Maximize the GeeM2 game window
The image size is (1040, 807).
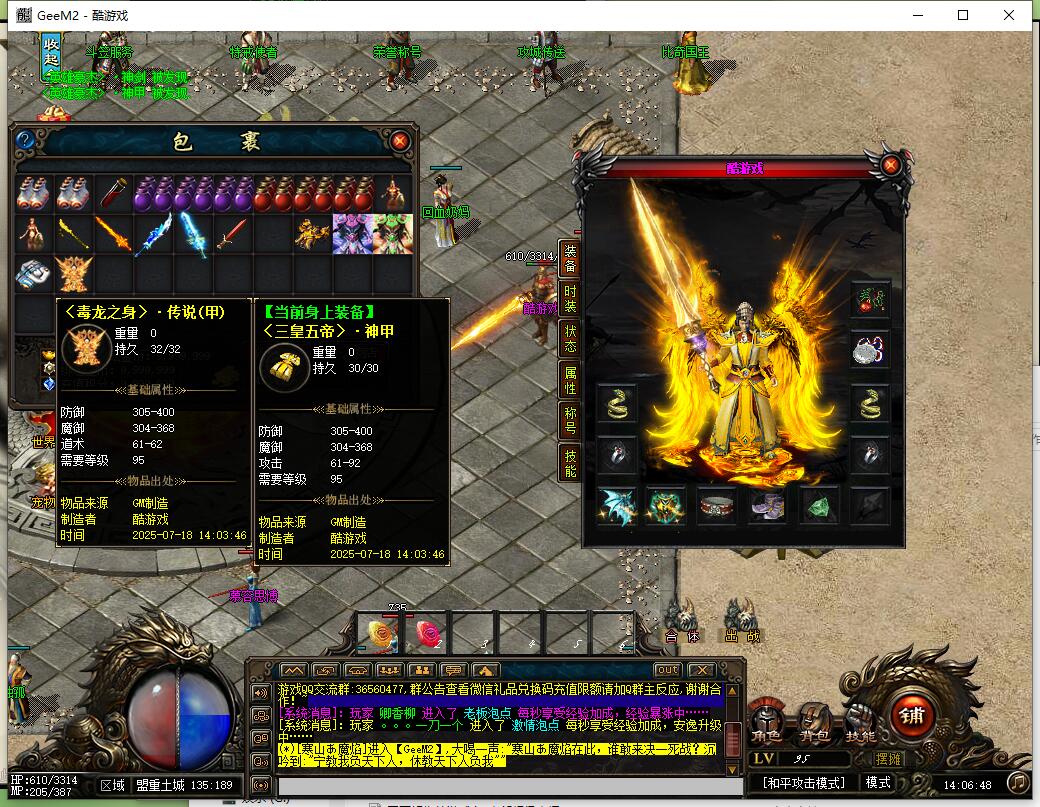[x=963, y=15]
